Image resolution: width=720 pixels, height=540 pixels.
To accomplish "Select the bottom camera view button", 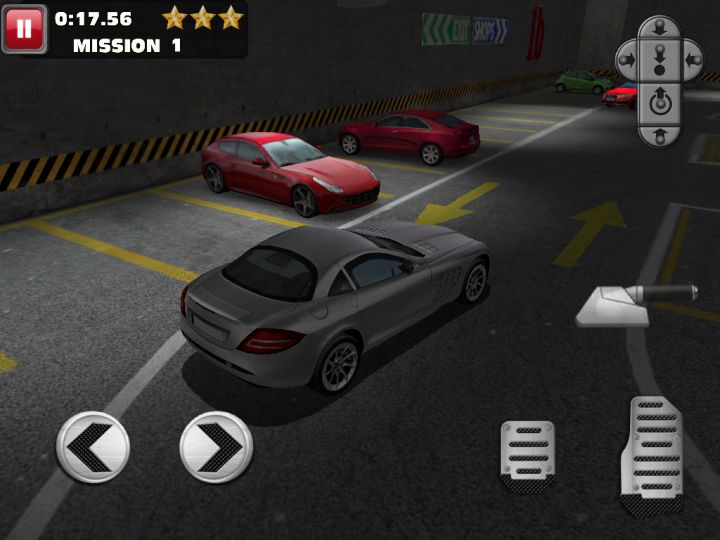I will pyautogui.click(x=659, y=133).
